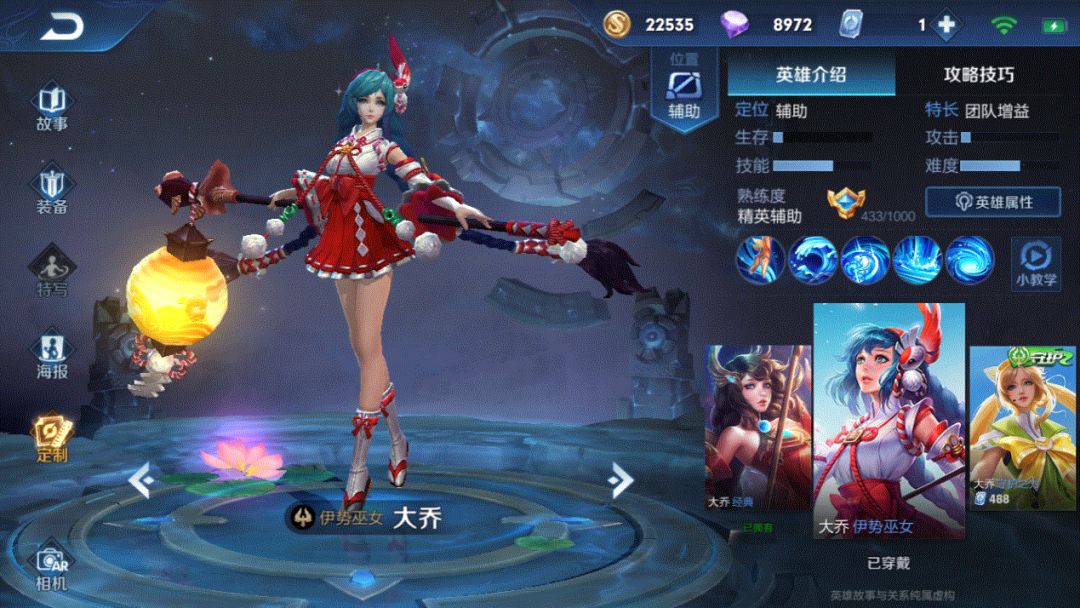The height and width of the screenshot is (608, 1080).
Task: Open the 装备 equipment section
Action: tap(52, 190)
